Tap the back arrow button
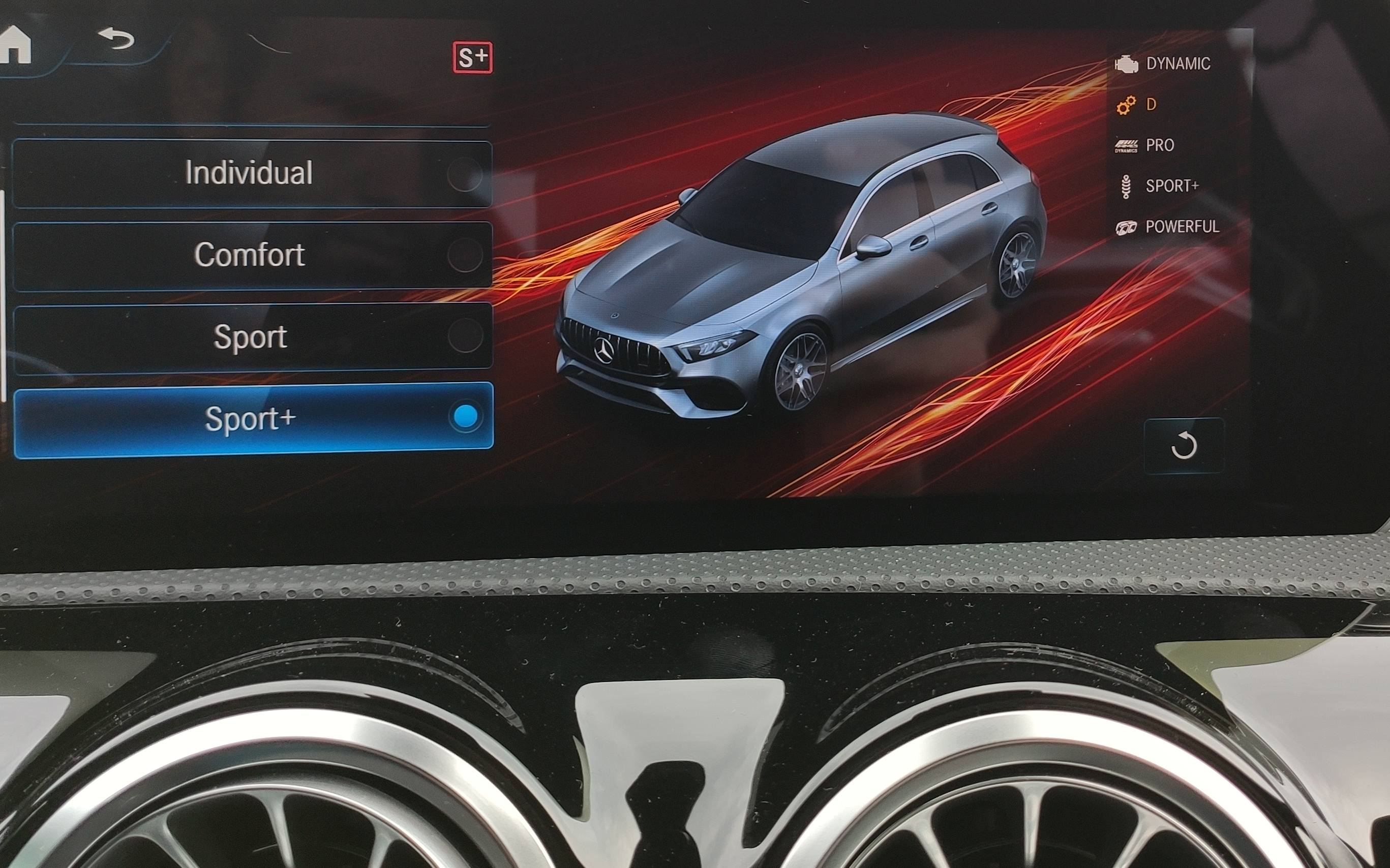The height and width of the screenshot is (868, 1390). coord(116,39)
